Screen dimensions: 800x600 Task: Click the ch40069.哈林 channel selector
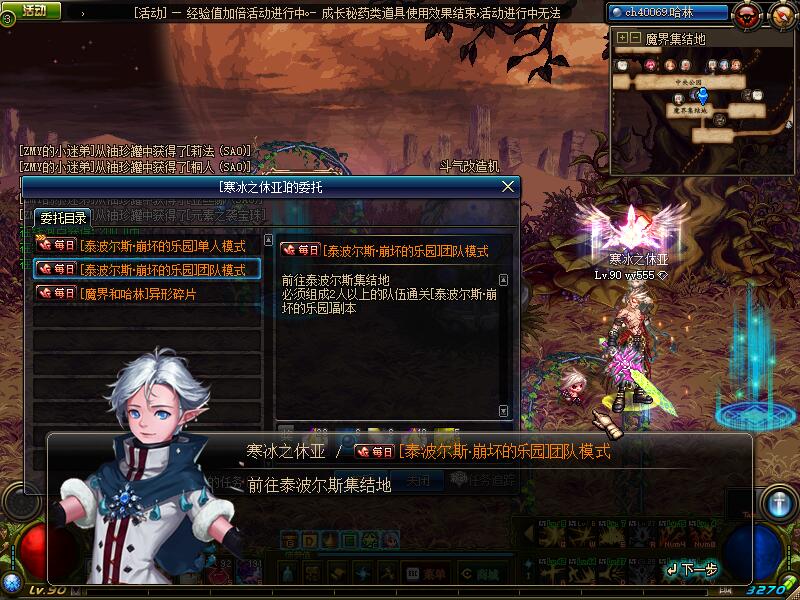click(665, 12)
